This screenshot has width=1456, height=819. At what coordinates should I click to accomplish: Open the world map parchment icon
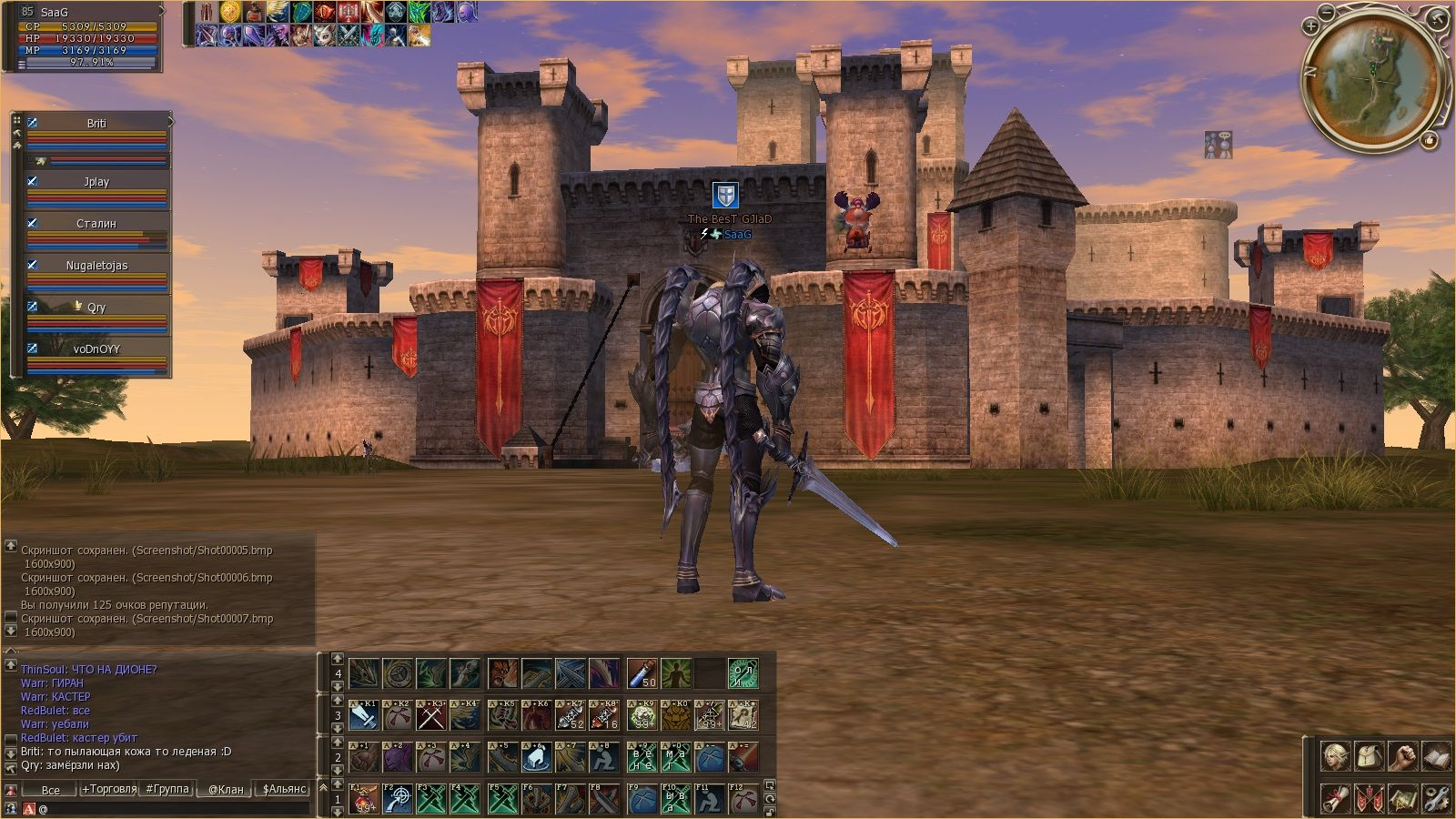click(x=1402, y=798)
